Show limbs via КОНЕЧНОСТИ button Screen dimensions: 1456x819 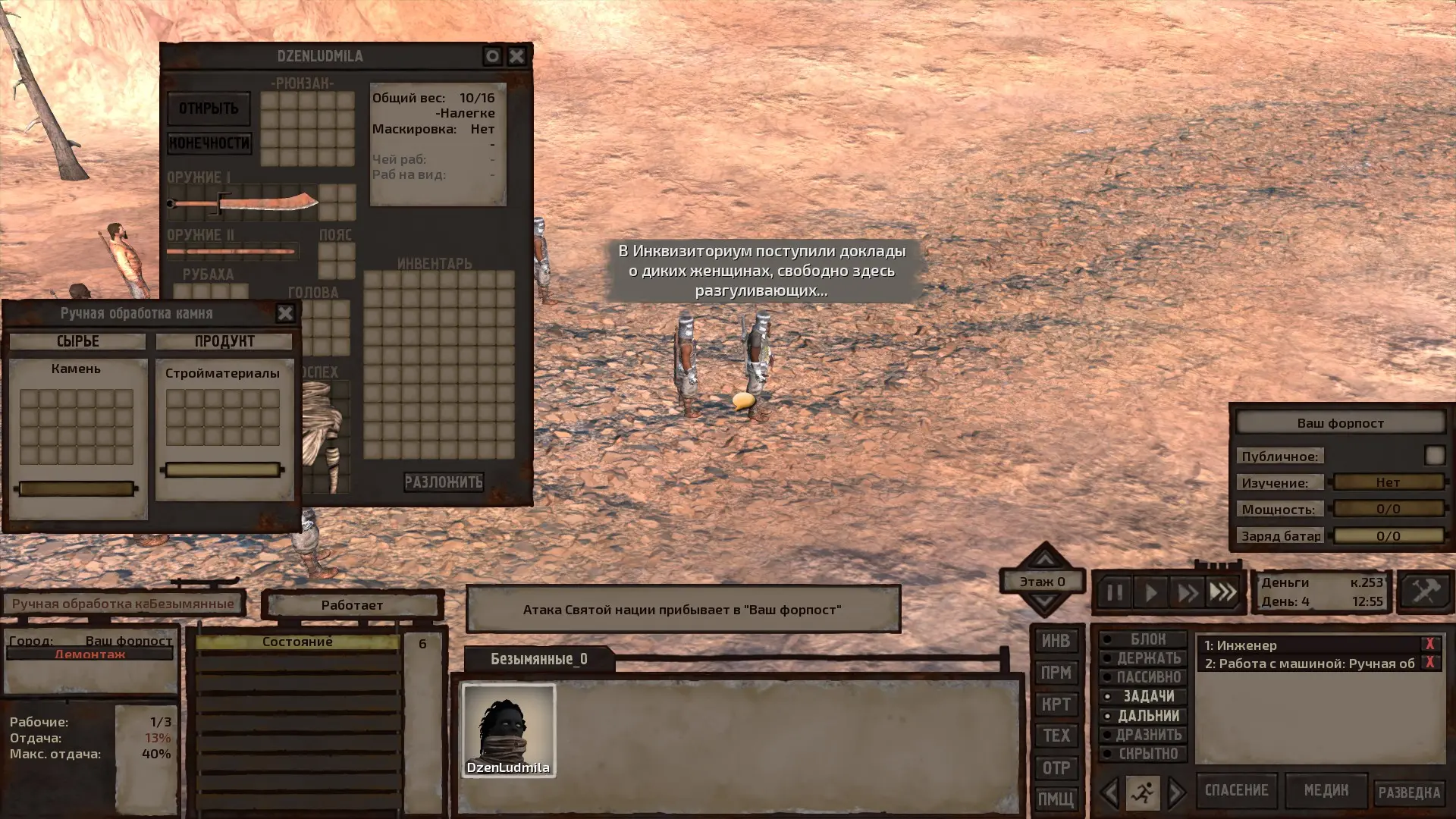[209, 143]
